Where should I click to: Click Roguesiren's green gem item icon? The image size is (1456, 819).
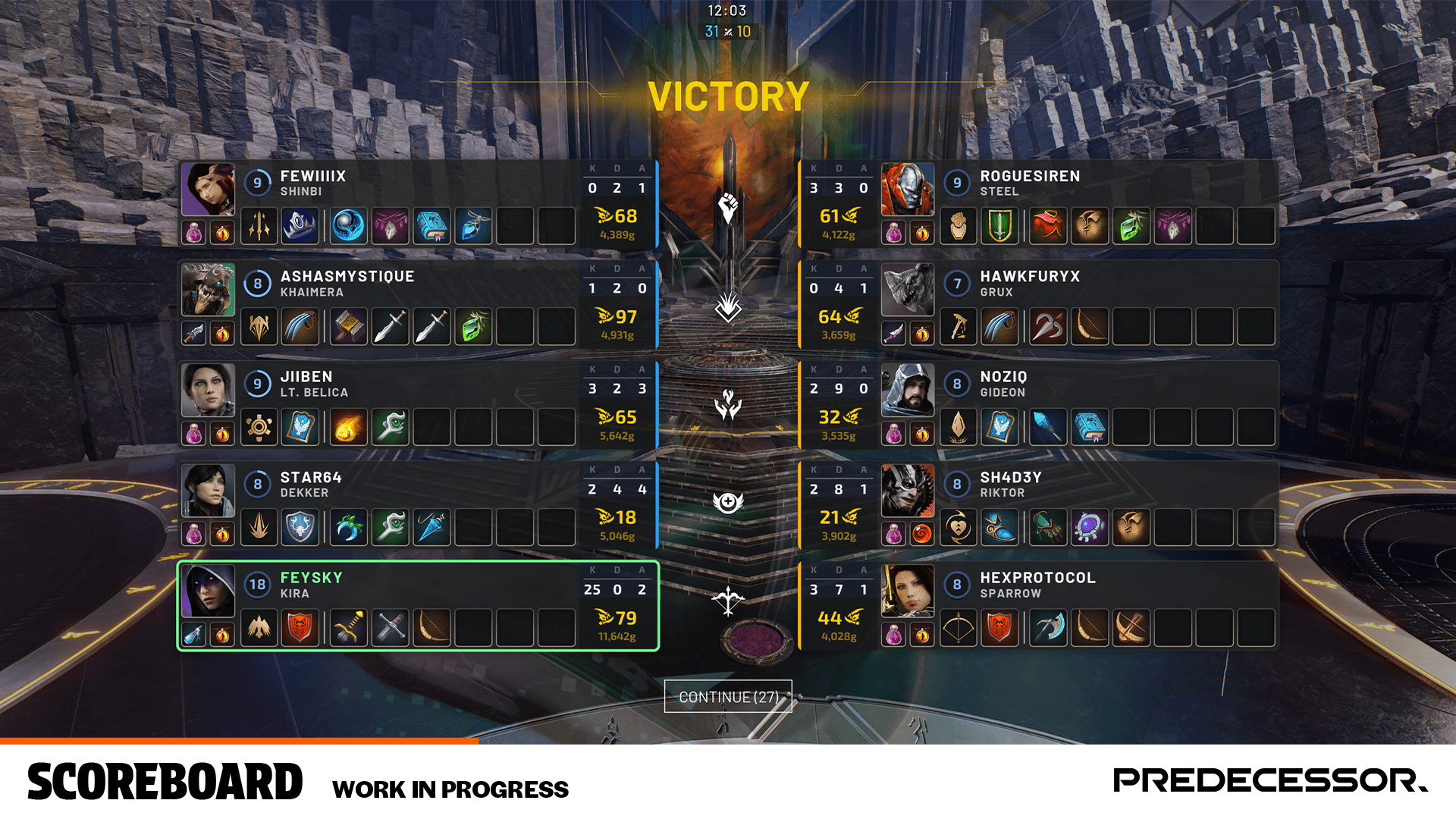(x=1131, y=226)
